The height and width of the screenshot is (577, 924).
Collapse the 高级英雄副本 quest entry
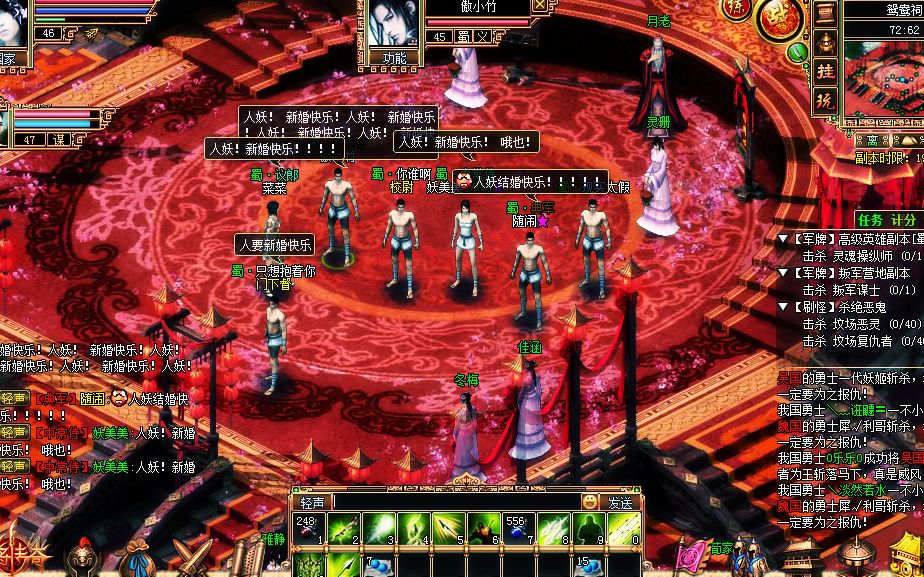tap(783, 239)
